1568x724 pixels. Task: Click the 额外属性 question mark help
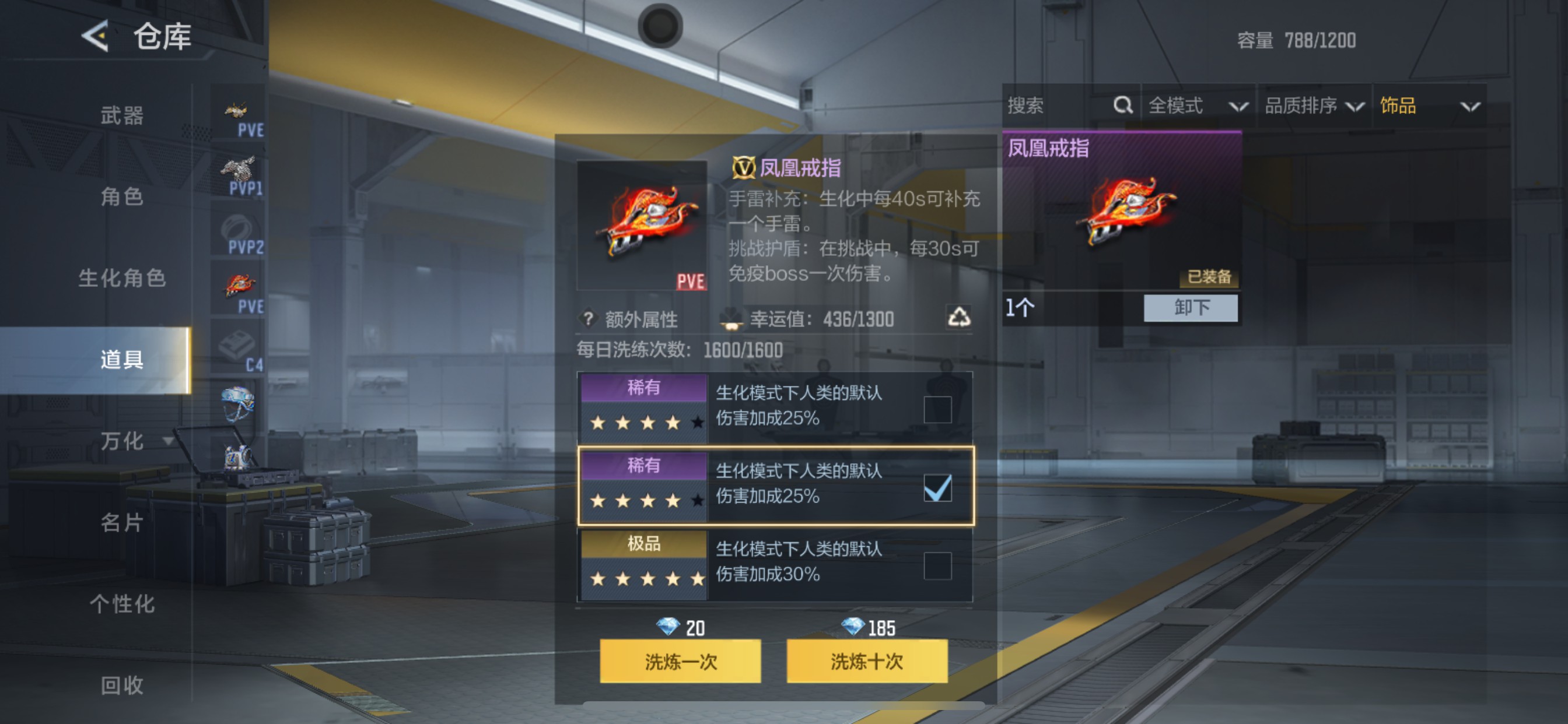(588, 319)
